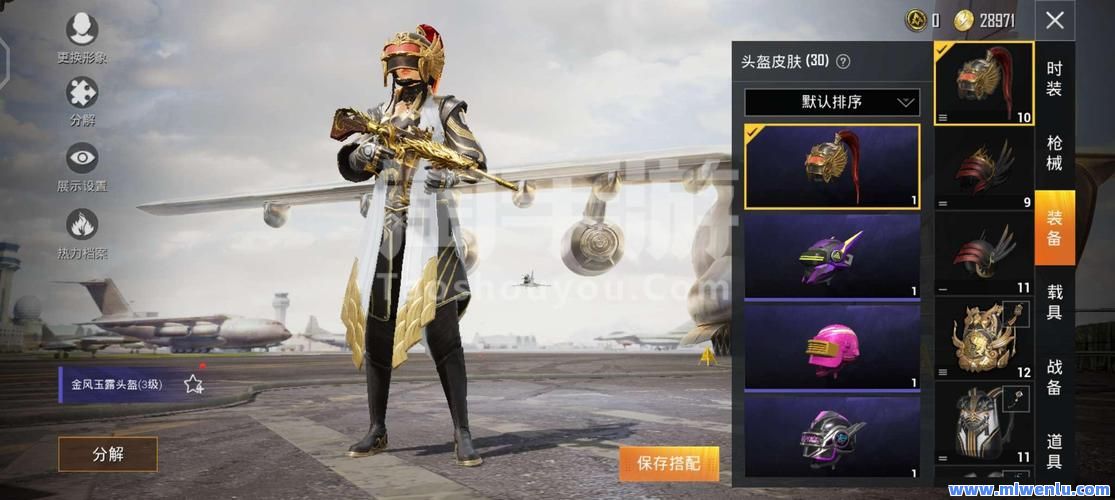Screen dimensions: 1115x500
Task: Favorite the helmet with the star icon
Action: point(194,383)
